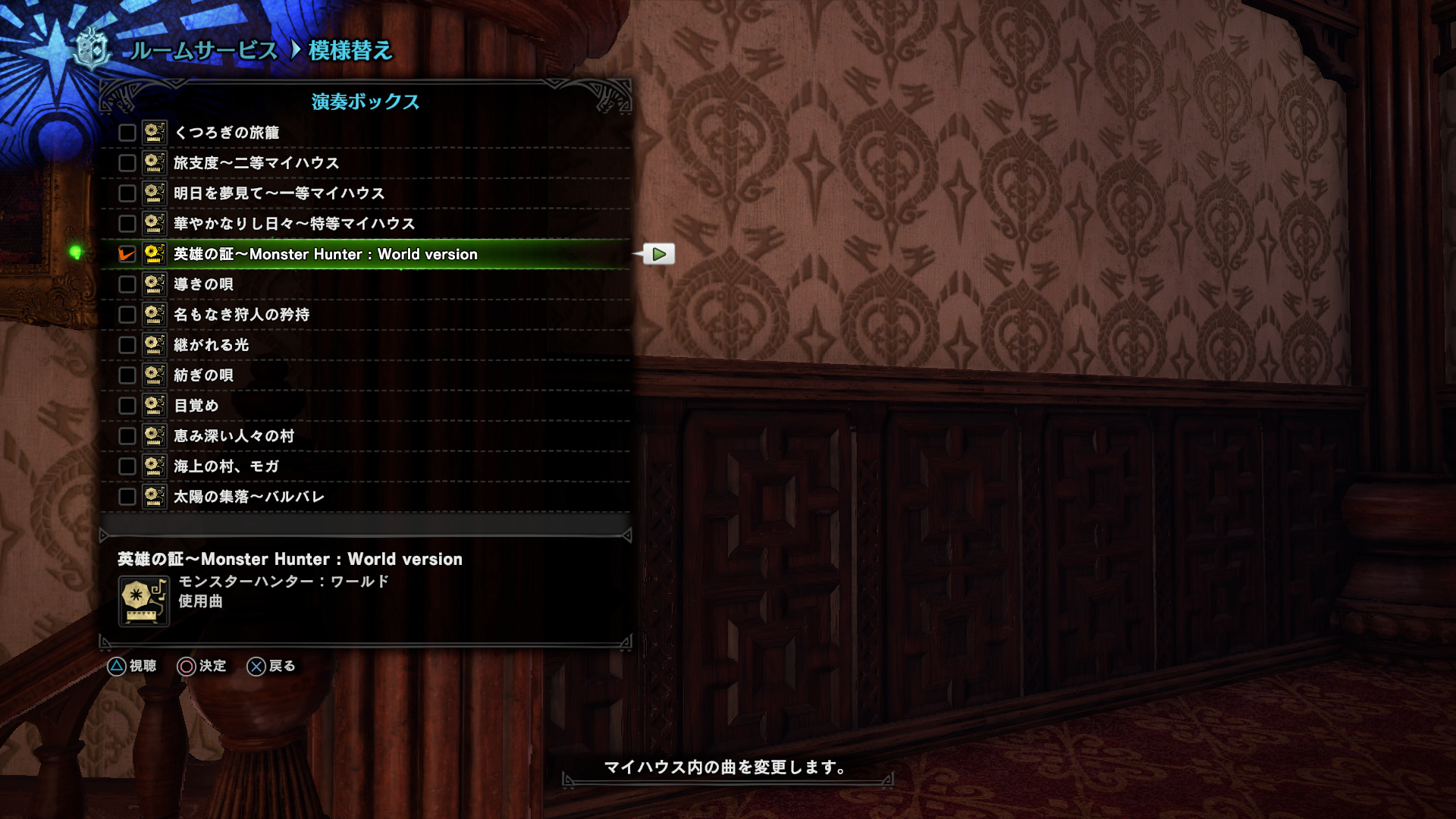Select 名もなき狩人の矜持 from the list
Image resolution: width=1456 pixels, height=819 pixels.
point(241,315)
